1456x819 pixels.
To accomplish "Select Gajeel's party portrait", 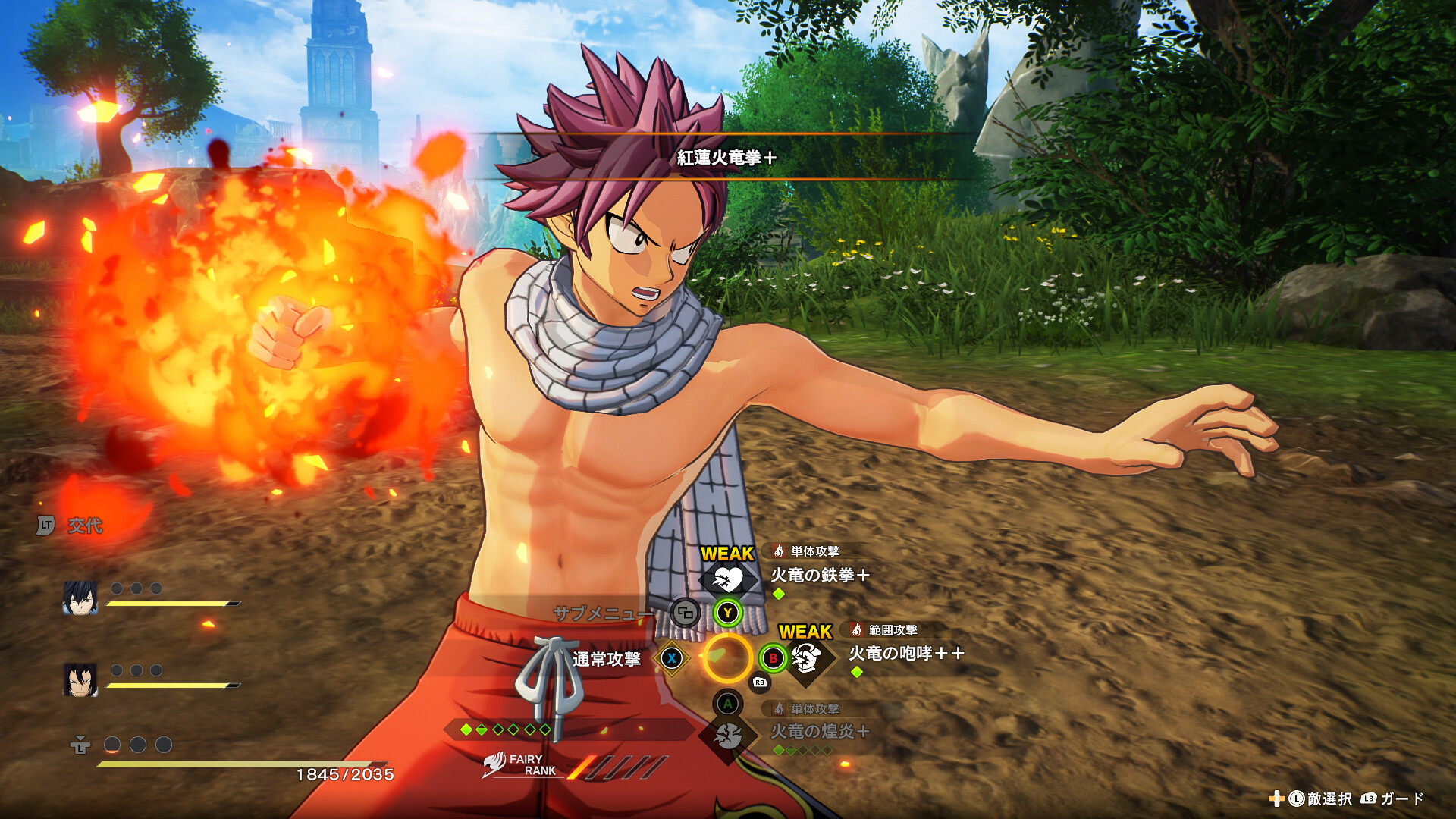I will point(80,679).
